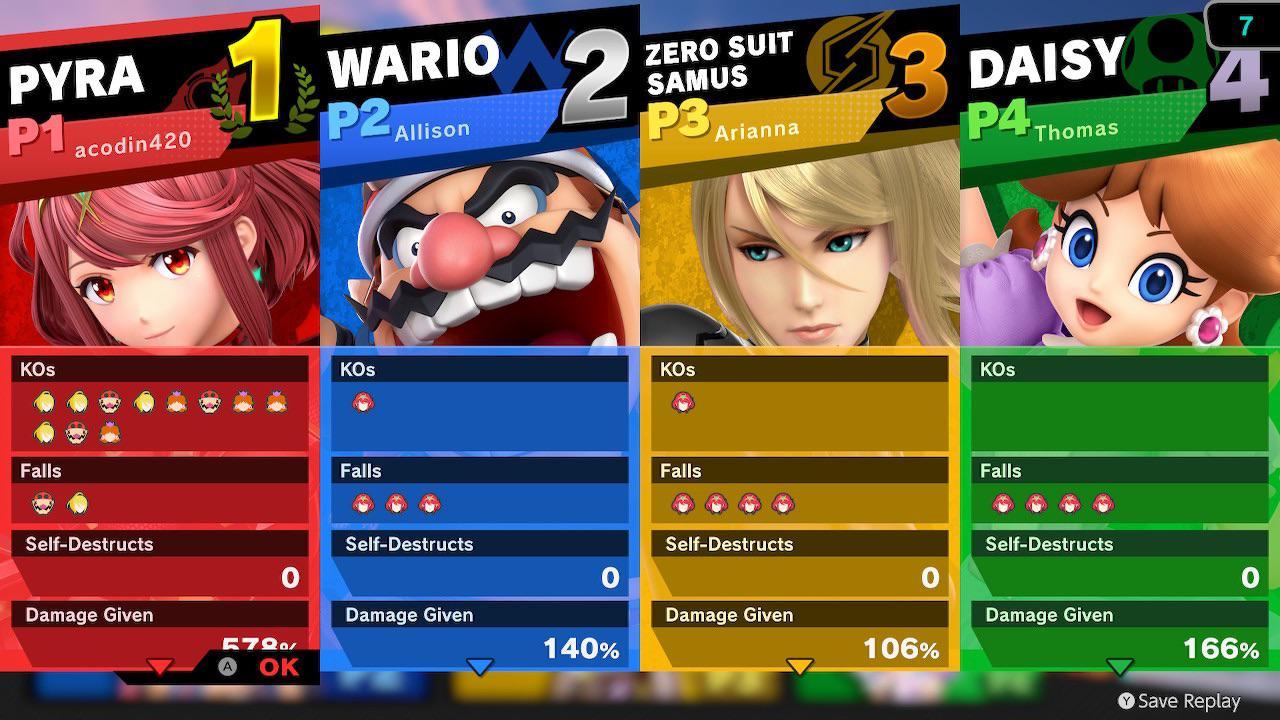This screenshot has height=720, width=1280.
Task: Click the Zero Suit Samus icon in Pyra's Falls row
Action: 76,502
